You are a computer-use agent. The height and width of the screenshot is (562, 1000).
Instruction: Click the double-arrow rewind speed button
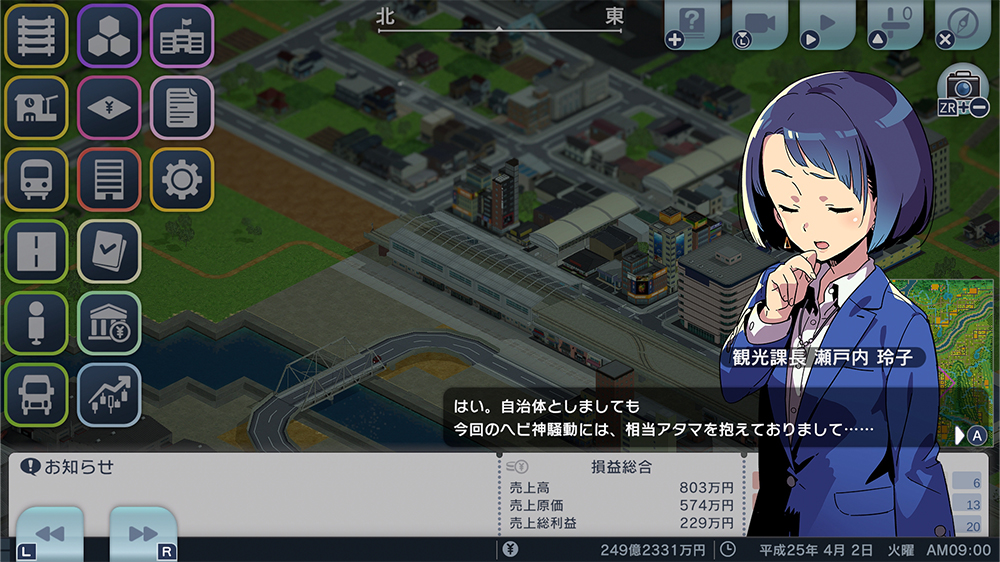point(49,534)
